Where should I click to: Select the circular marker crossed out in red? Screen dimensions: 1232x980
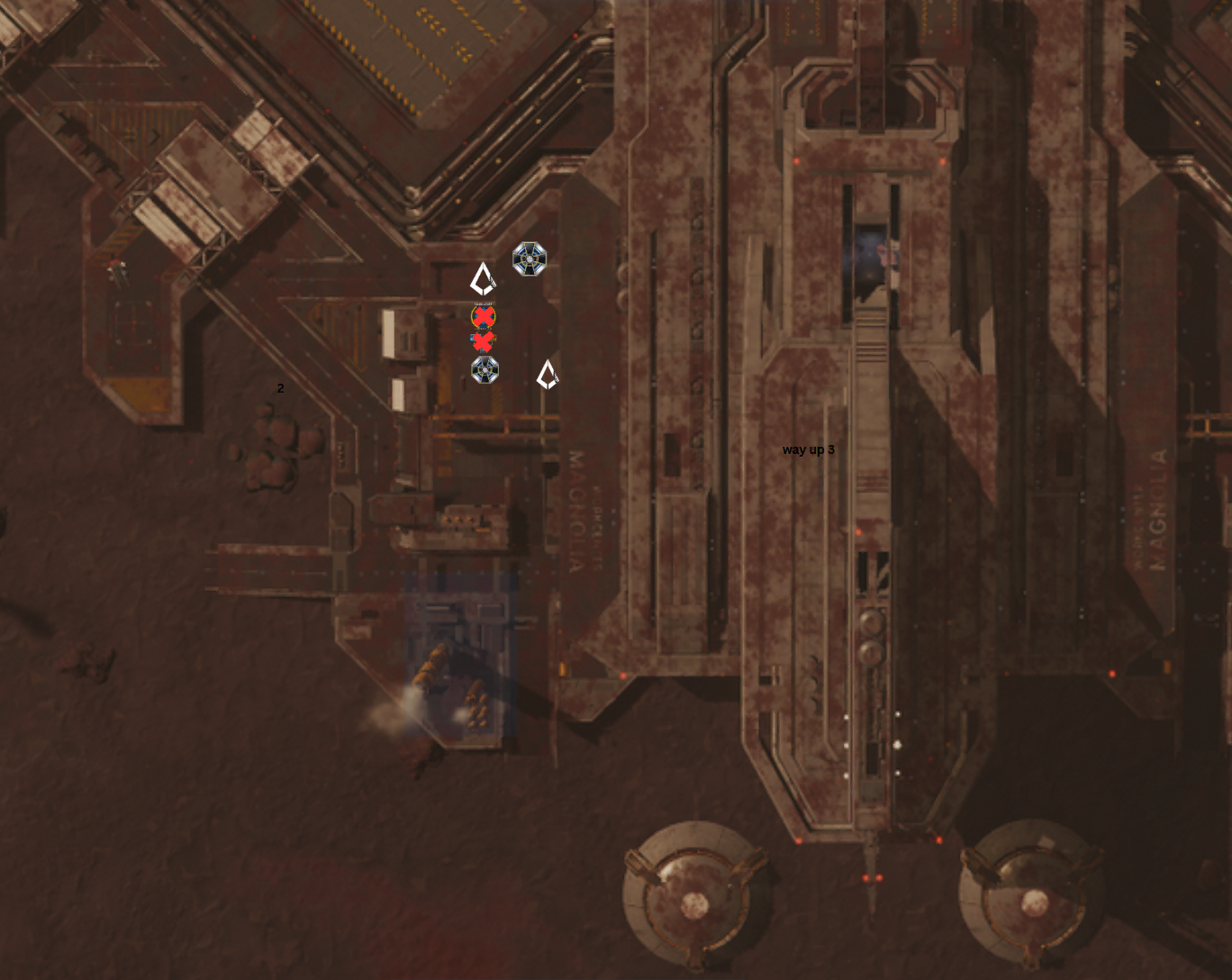pyautogui.click(x=484, y=316)
